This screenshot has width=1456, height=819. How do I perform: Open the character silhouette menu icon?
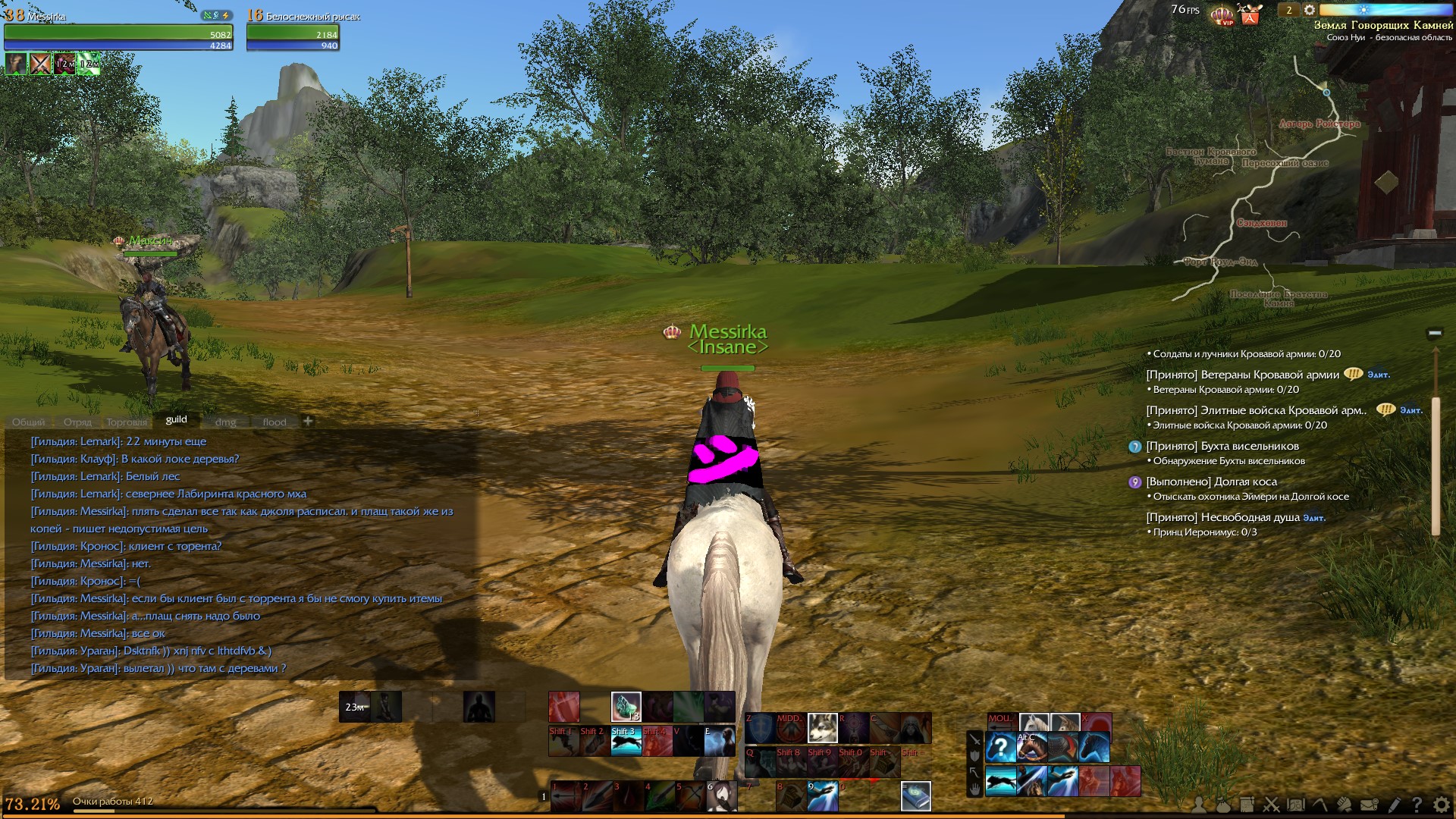[x=1198, y=805]
